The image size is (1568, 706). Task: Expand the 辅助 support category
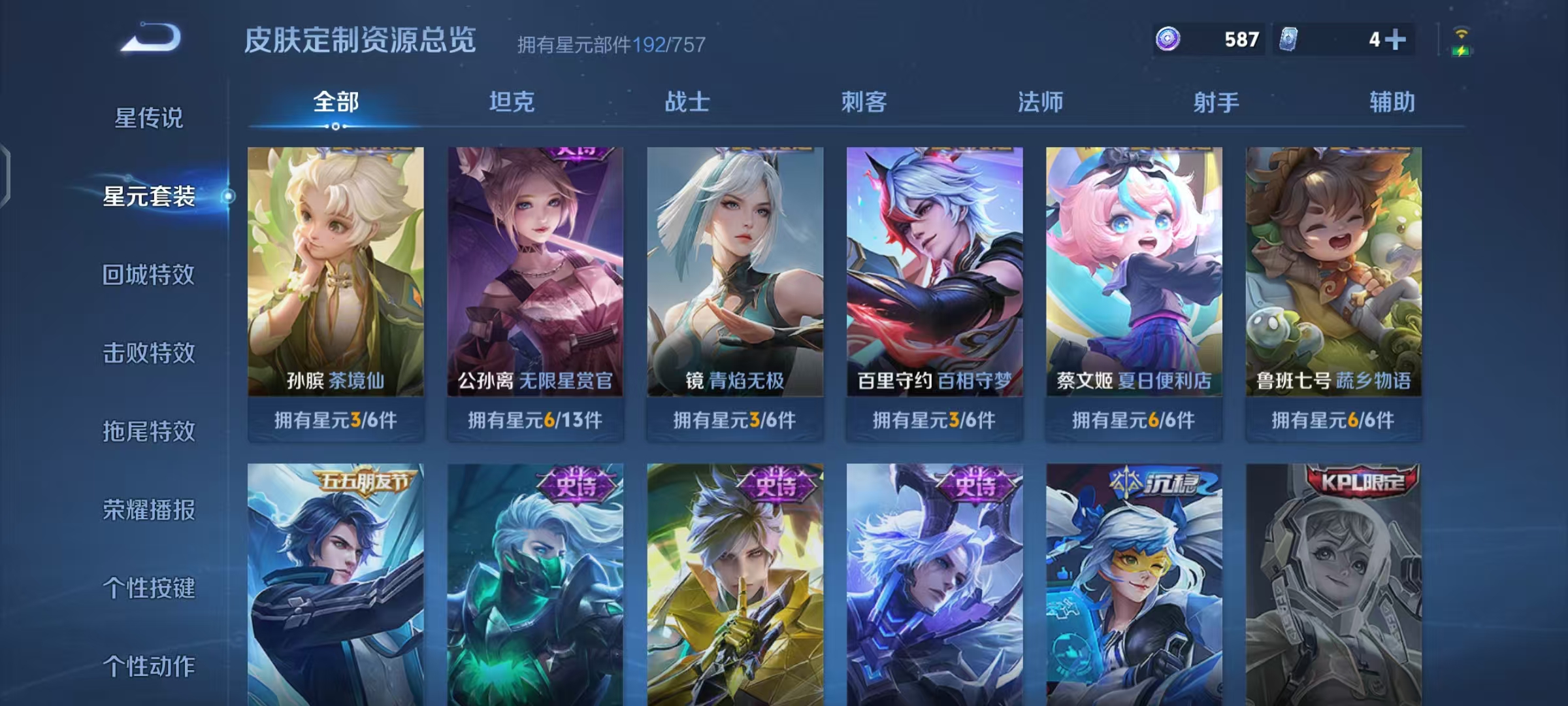1395,103
